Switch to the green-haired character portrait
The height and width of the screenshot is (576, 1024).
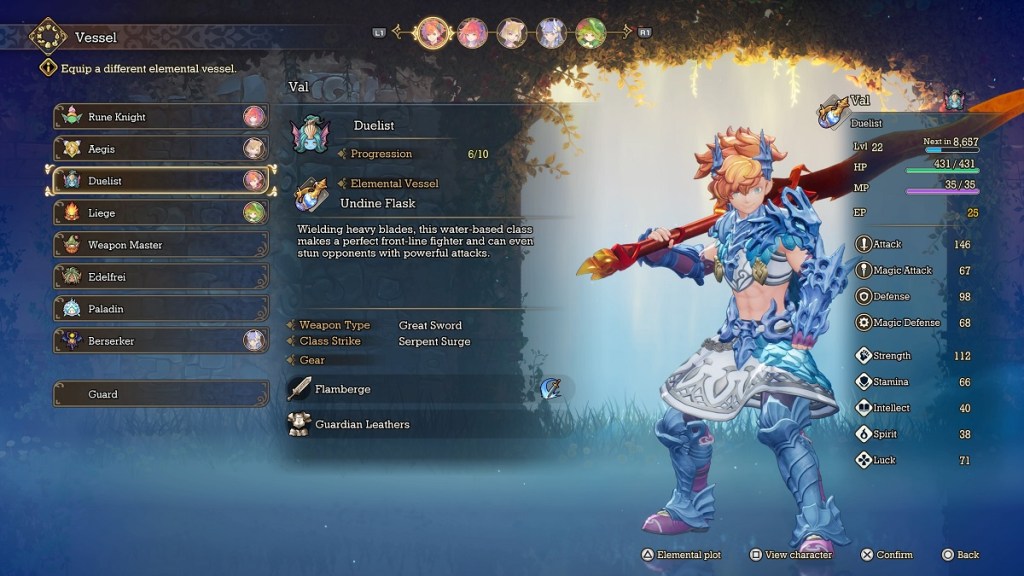click(x=590, y=33)
